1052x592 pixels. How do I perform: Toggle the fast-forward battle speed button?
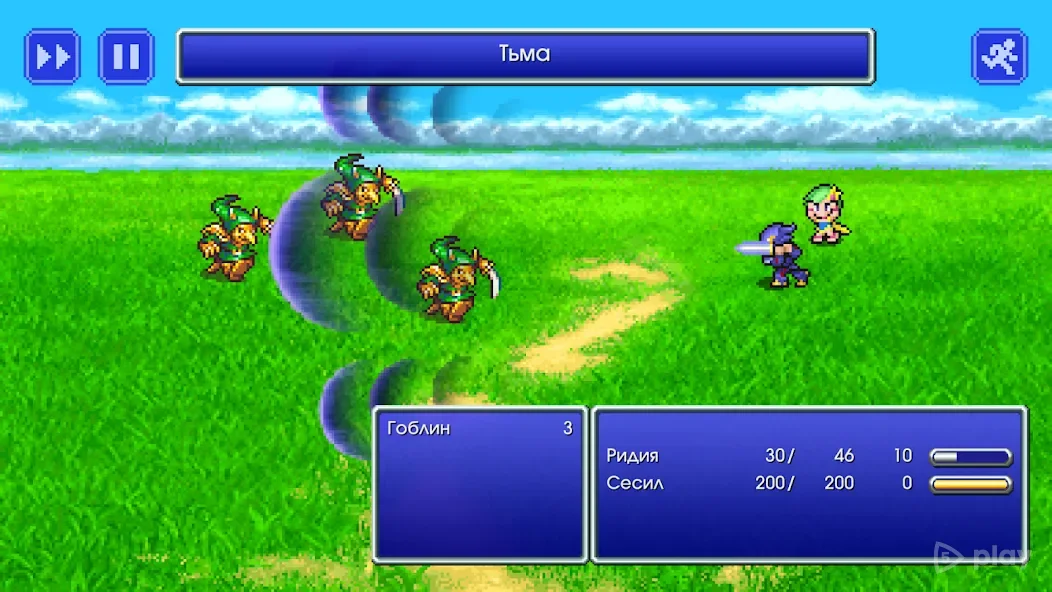52,56
